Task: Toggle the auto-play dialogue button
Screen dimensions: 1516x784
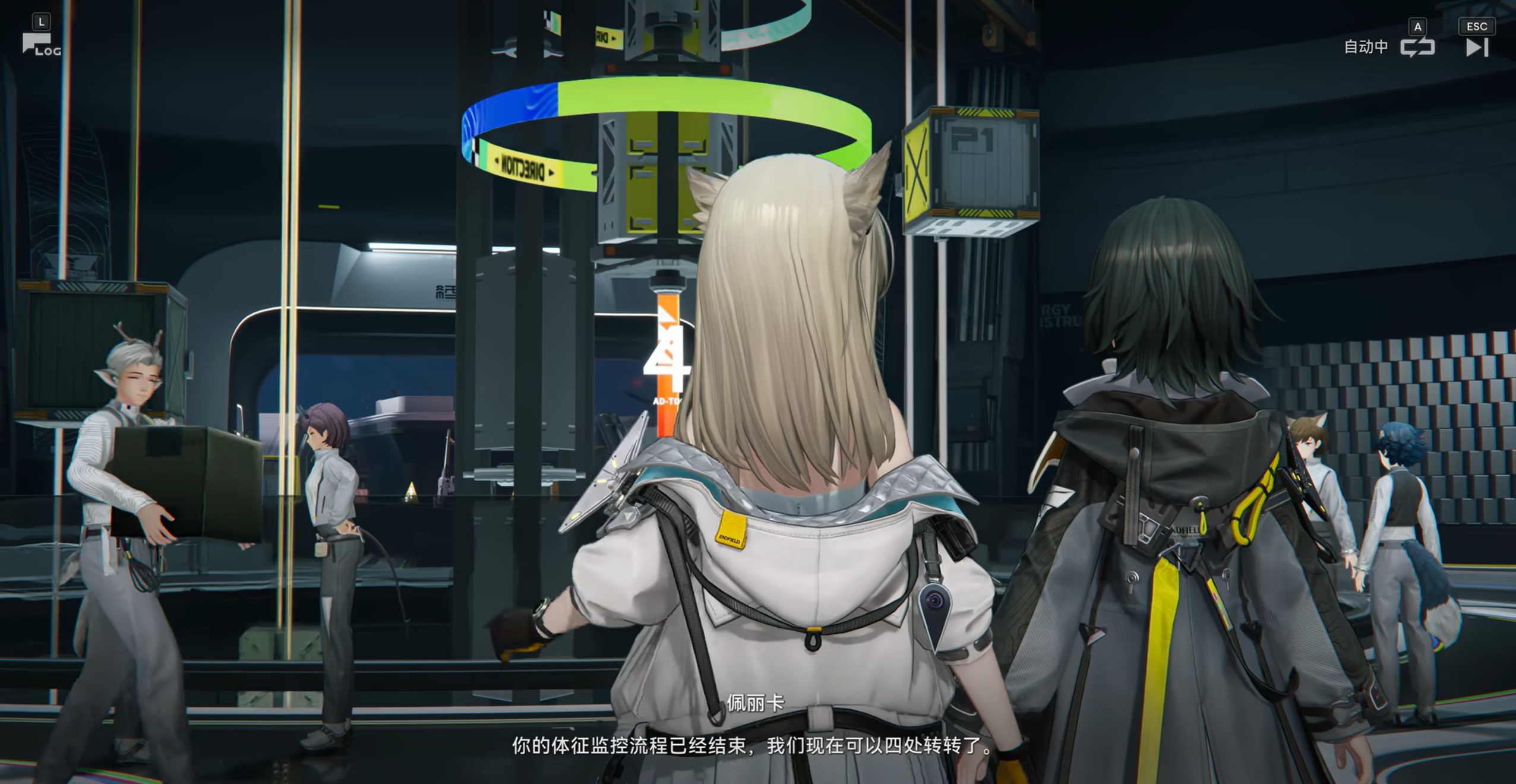Action: [x=1417, y=47]
